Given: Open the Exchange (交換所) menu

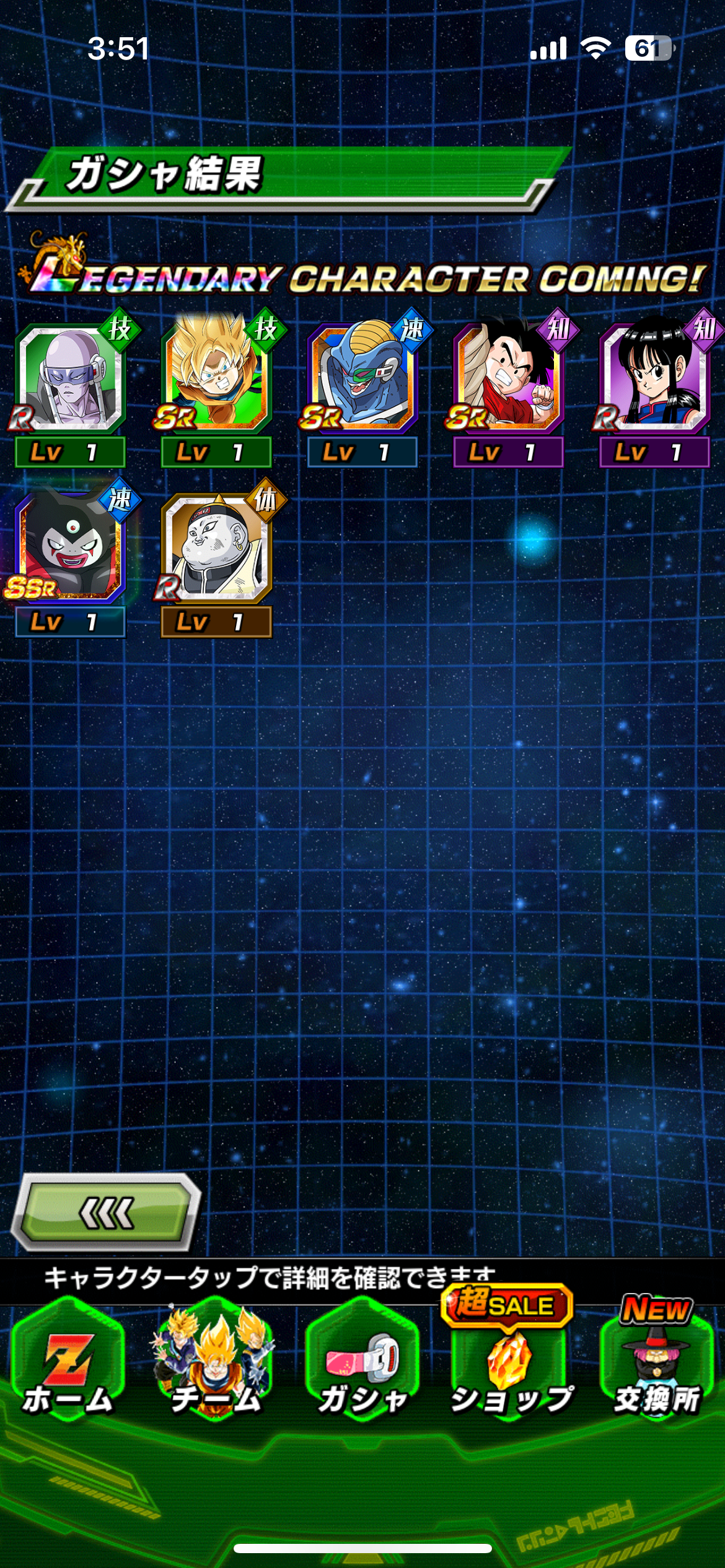Looking at the screenshot, I should (x=657, y=1370).
